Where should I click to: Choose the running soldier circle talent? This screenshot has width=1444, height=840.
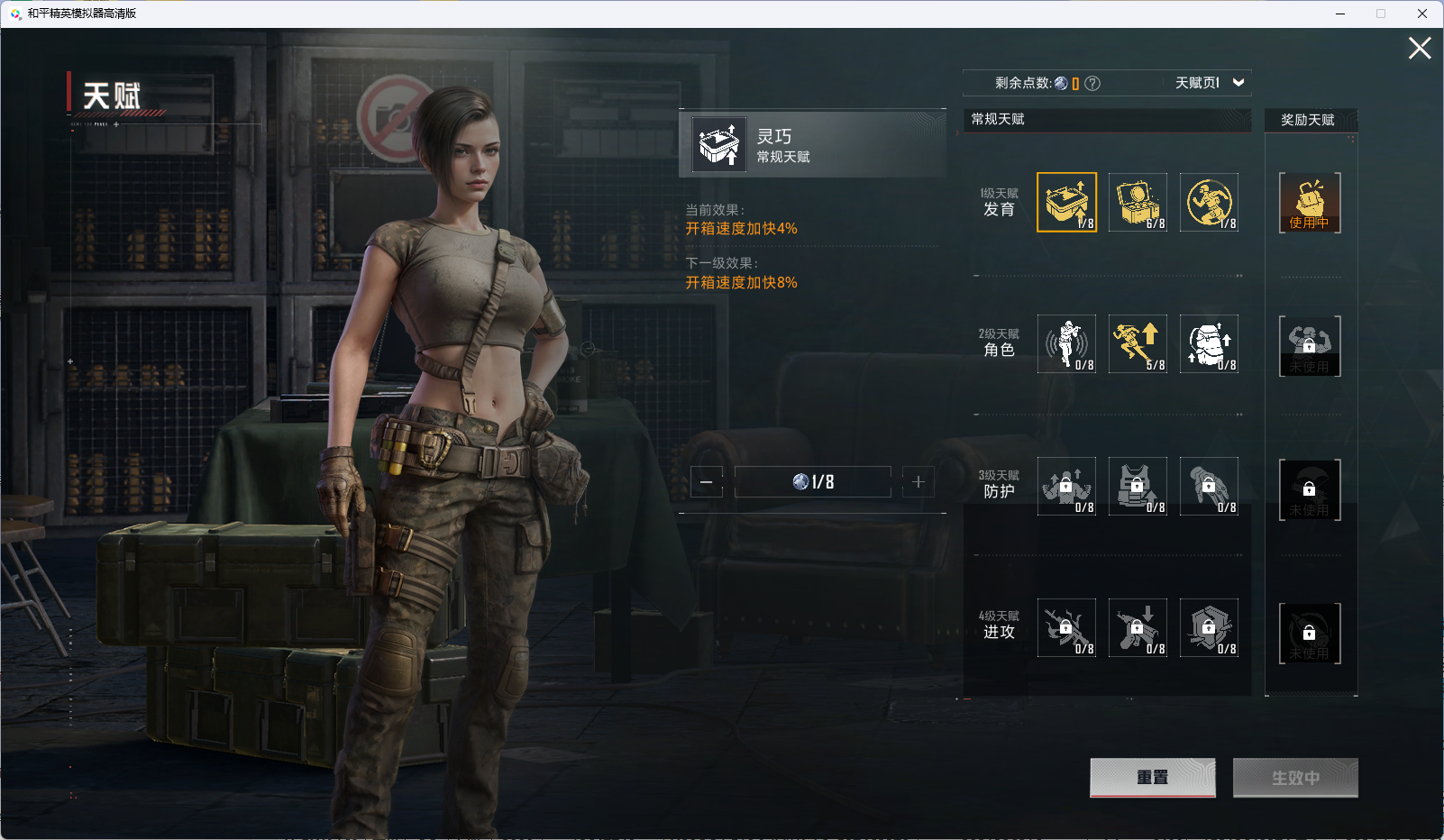point(1209,203)
